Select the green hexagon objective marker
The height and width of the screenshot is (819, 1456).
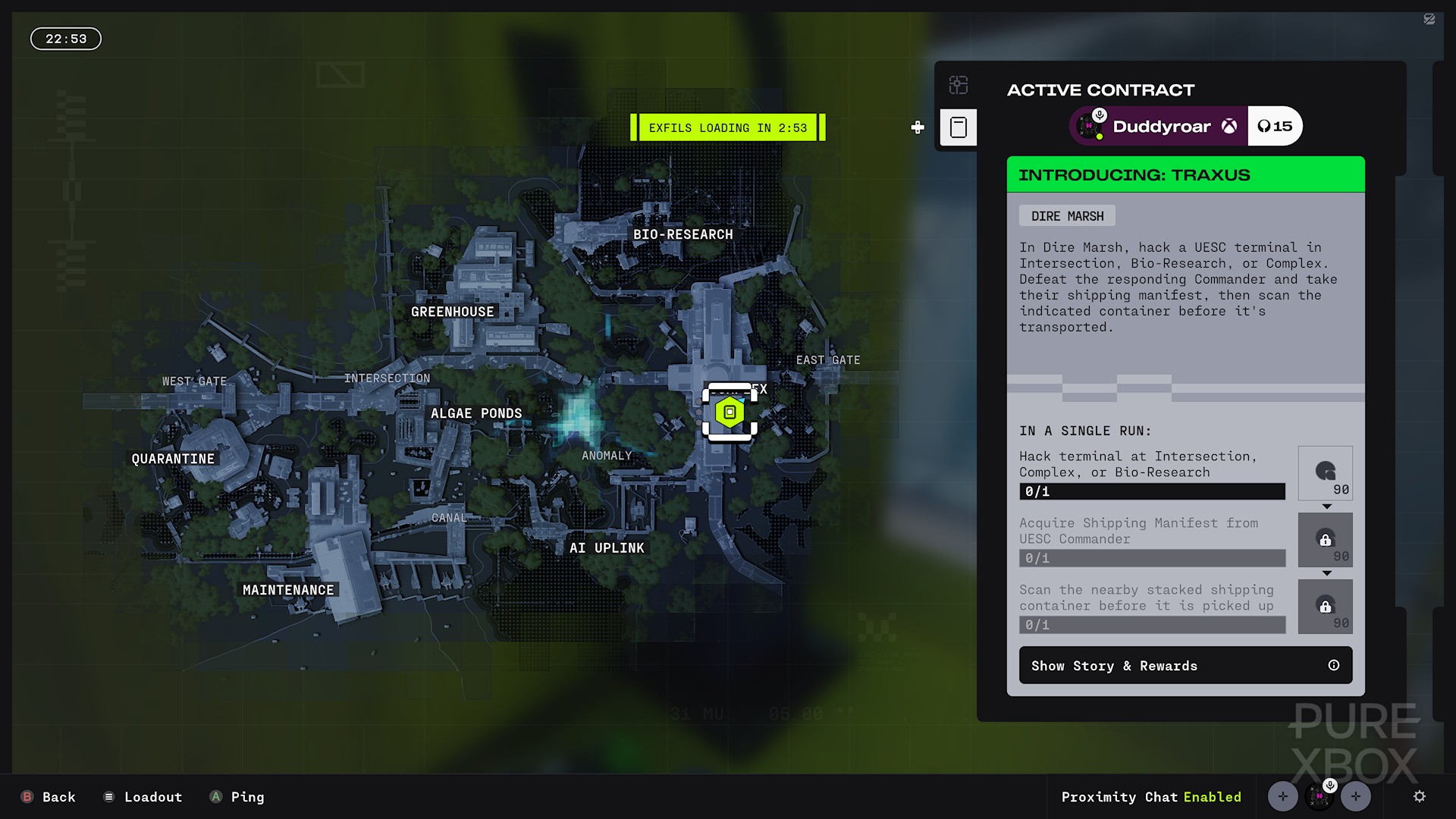point(730,413)
